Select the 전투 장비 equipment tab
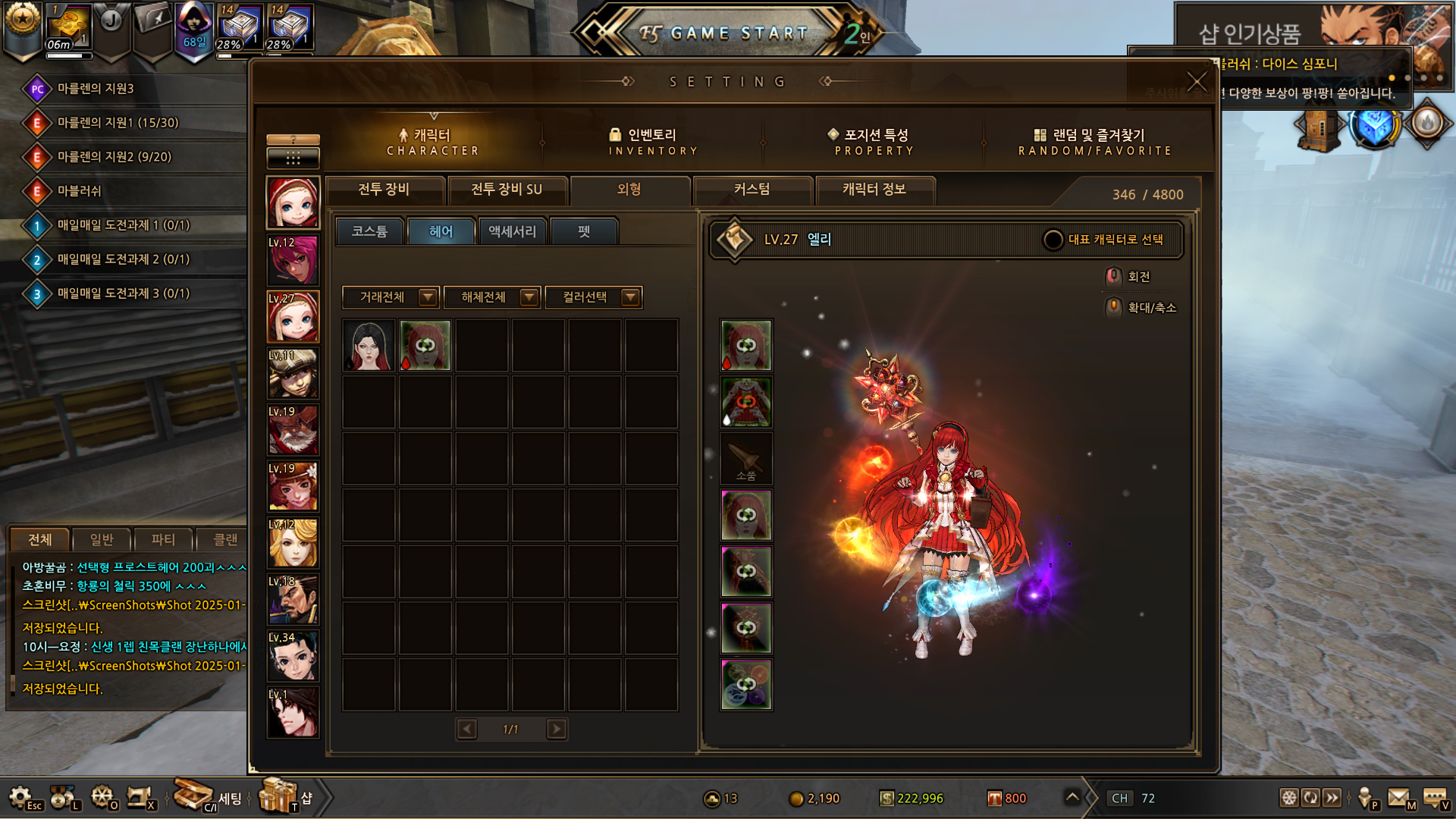Viewport: 1456px width, 819px height. pos(384,190)
